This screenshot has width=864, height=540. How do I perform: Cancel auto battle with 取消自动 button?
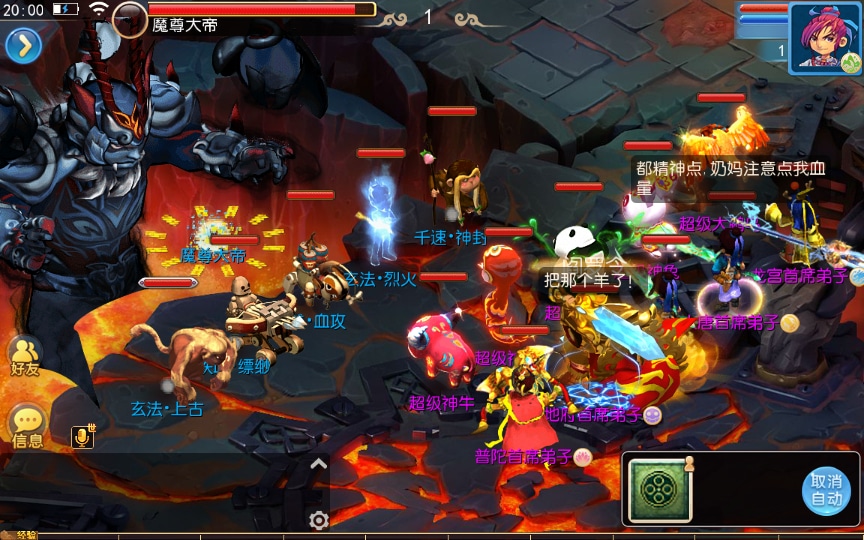pyautogui.click(x=826, y=490)
